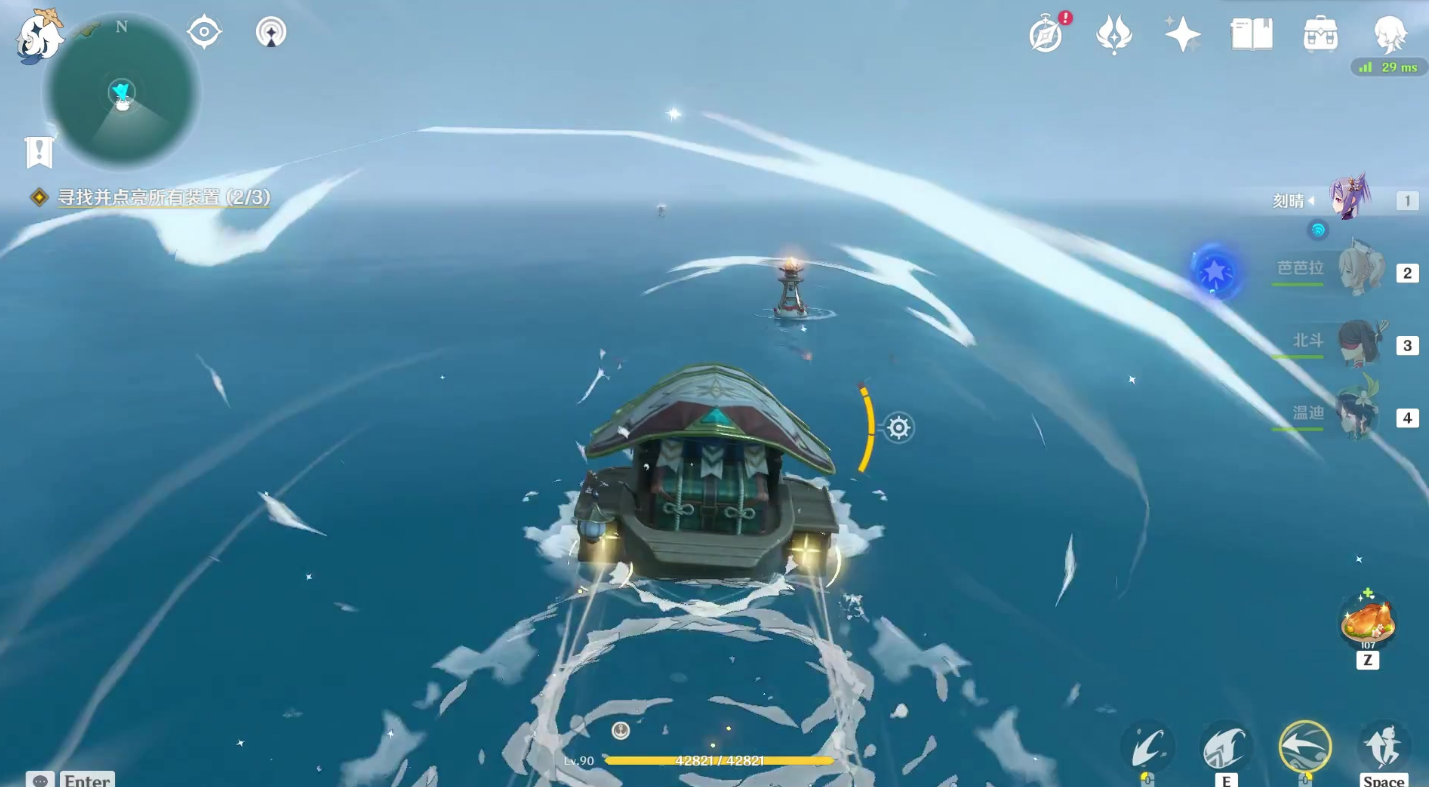This screenshot has height=787, width=1429.
Task: Open the compass events icon with red alert
Action: [x=1046, y=34]
